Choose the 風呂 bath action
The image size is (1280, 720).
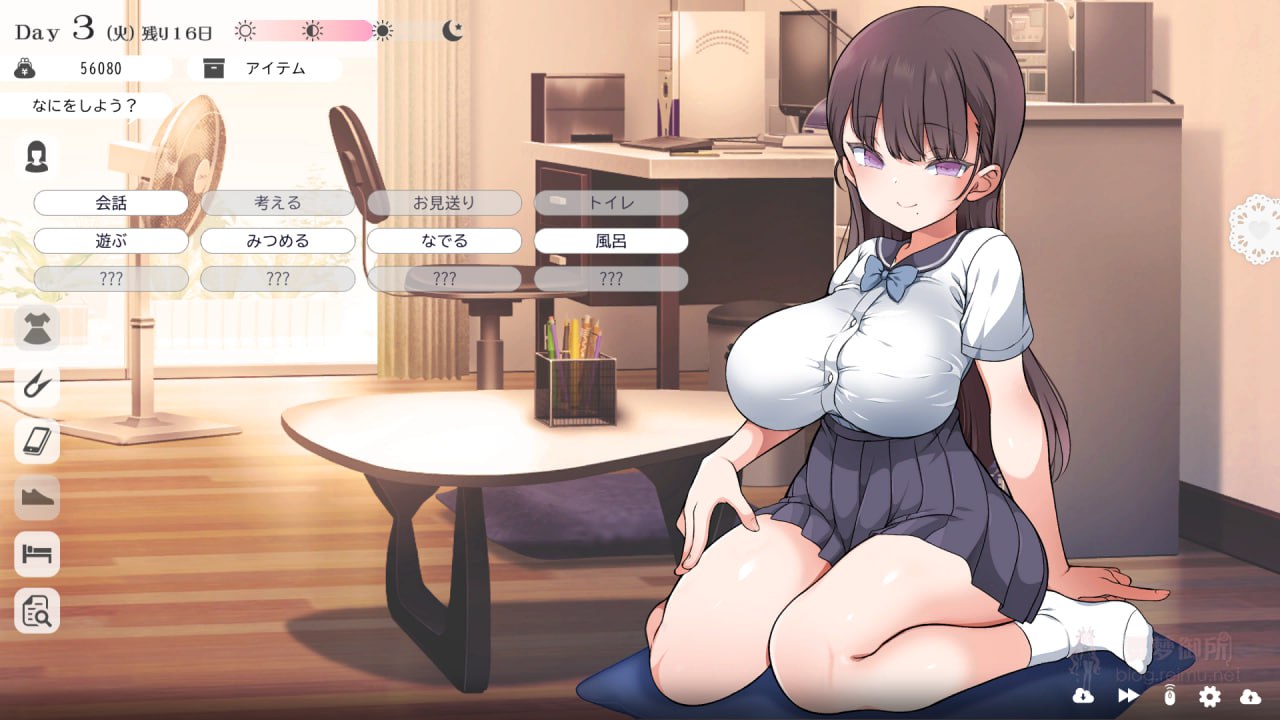(x=611, y=240)
